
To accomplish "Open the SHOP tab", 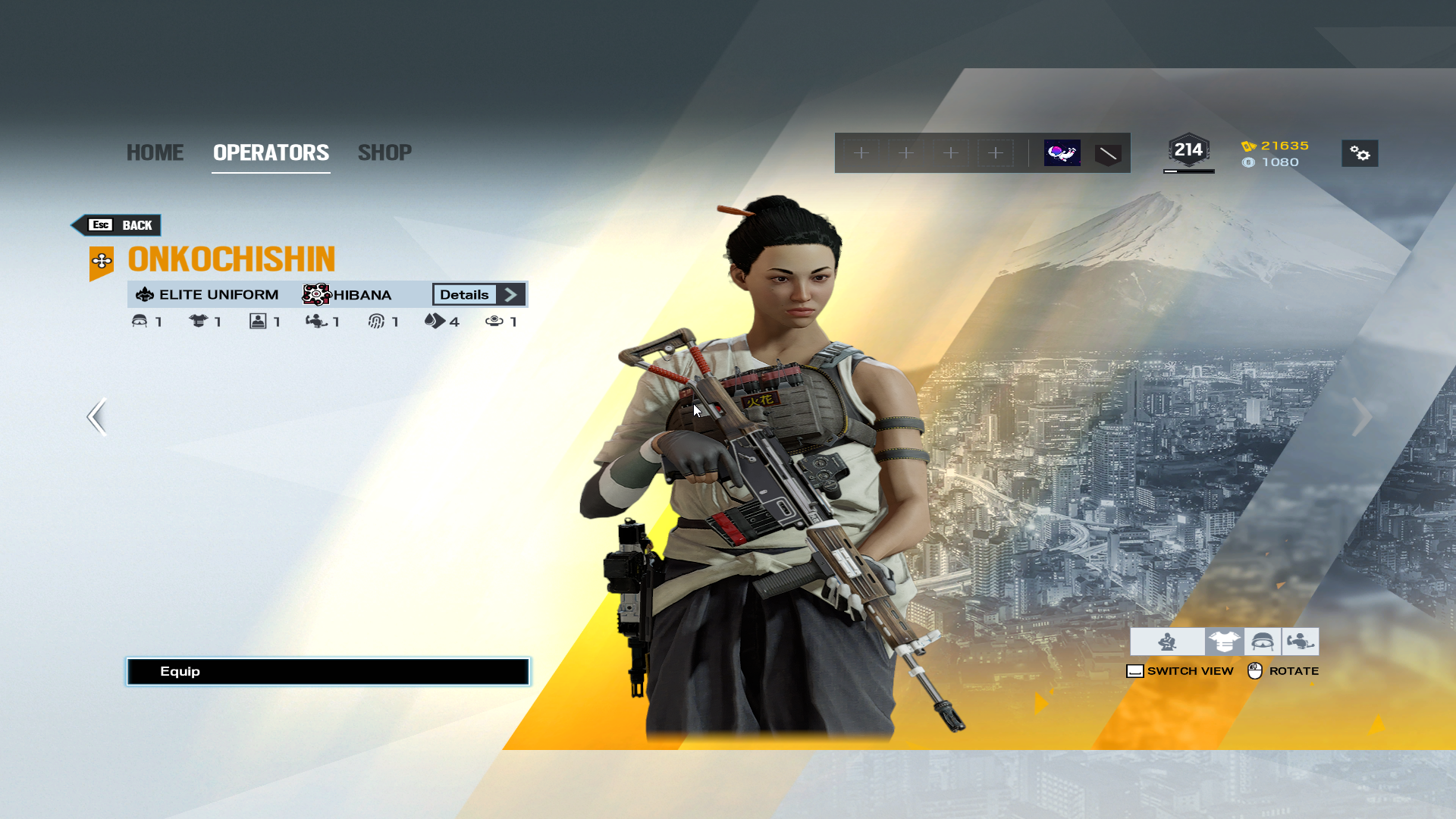I will (384, 152).
